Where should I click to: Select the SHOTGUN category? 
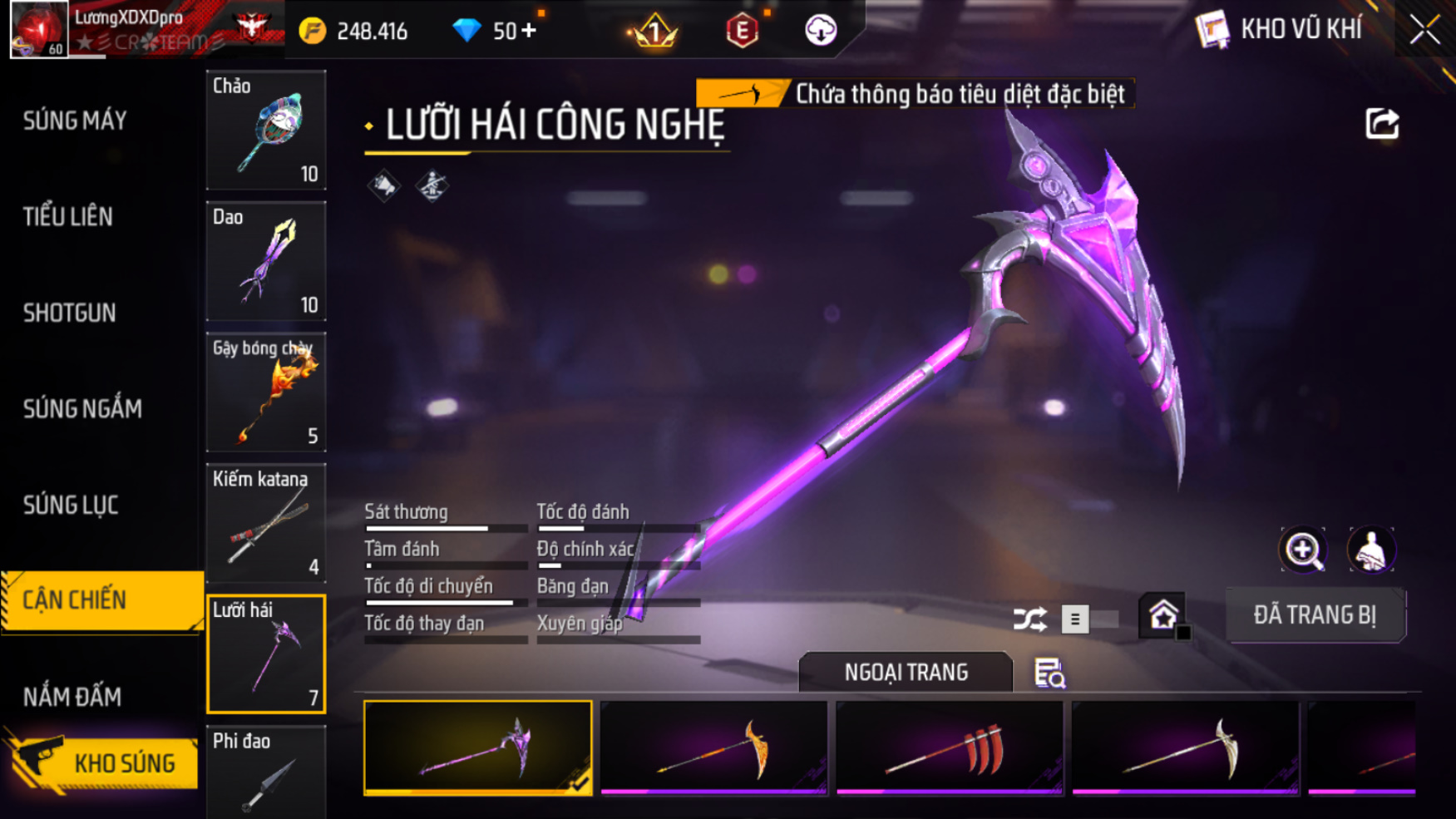pos(70,313)
